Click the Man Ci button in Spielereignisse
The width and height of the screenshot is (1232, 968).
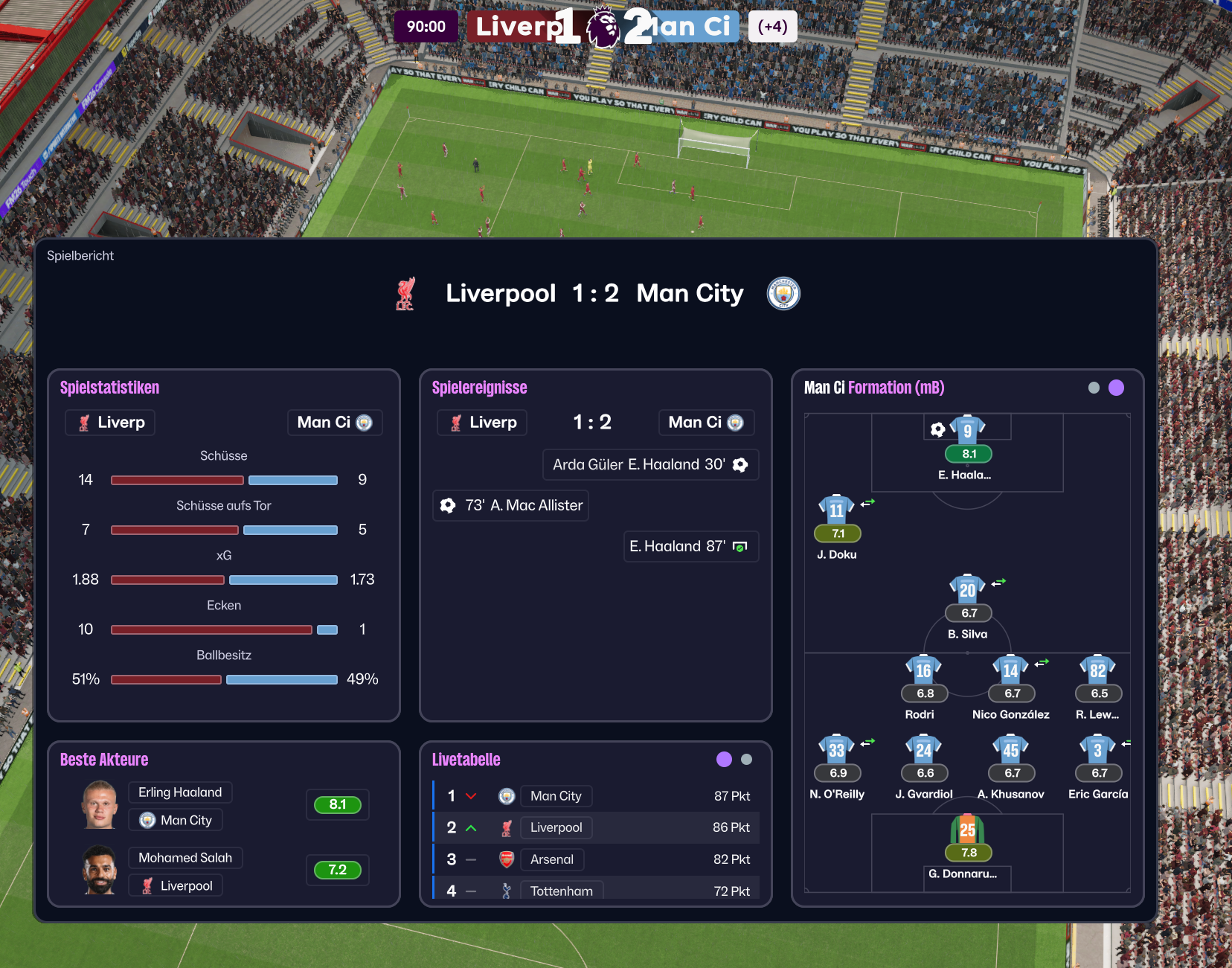706,423
